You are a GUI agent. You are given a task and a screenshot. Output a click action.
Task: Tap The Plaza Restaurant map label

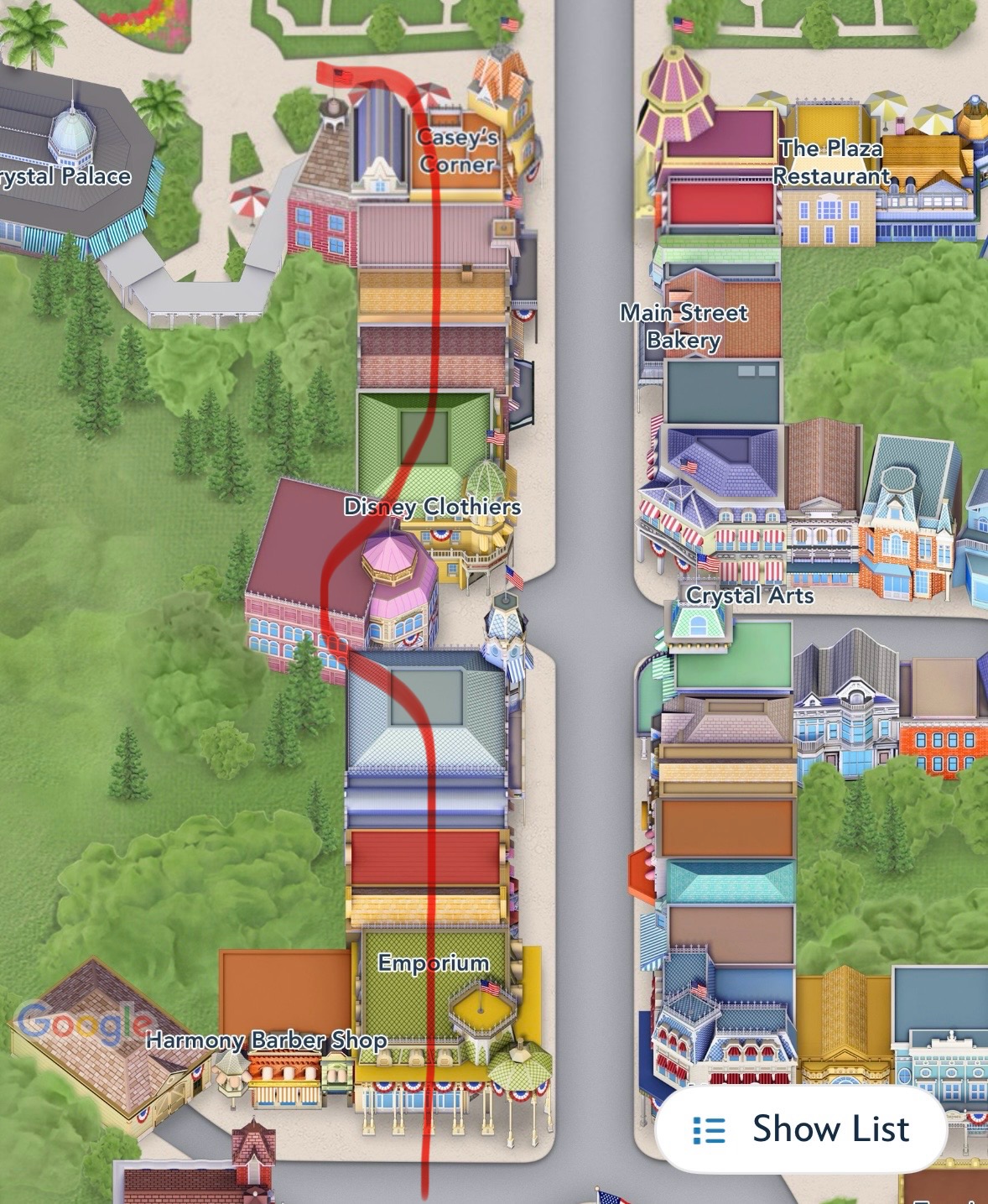pyautogui.click(x=830, y=162)
